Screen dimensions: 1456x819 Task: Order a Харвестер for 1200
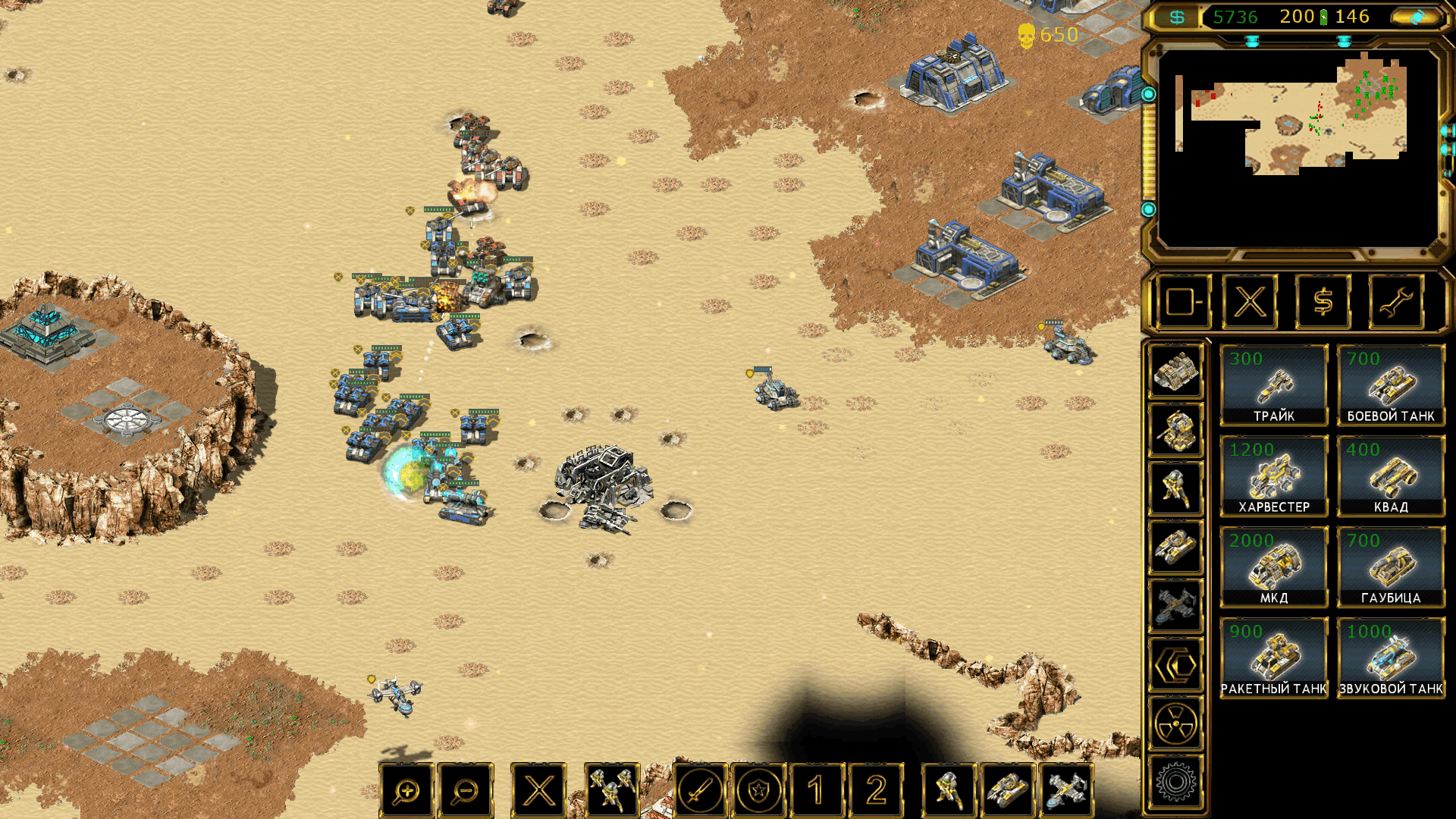1274,476
